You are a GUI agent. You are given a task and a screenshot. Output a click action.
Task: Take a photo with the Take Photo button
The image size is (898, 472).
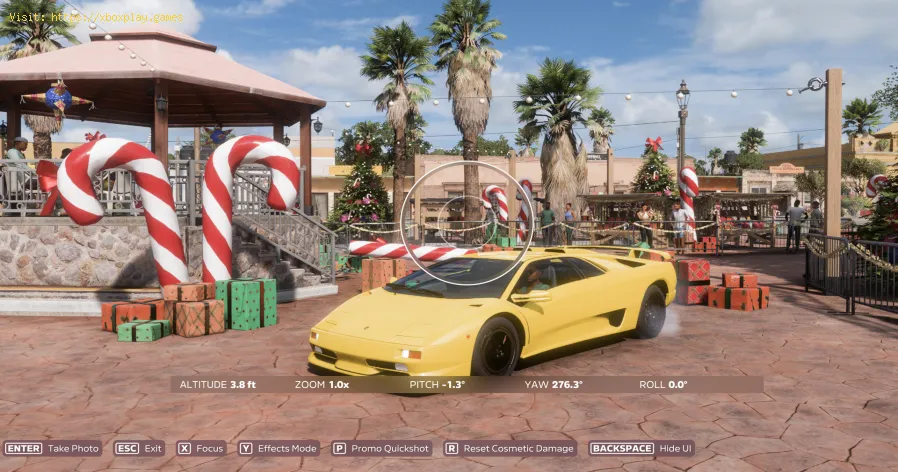coord(53,449)
